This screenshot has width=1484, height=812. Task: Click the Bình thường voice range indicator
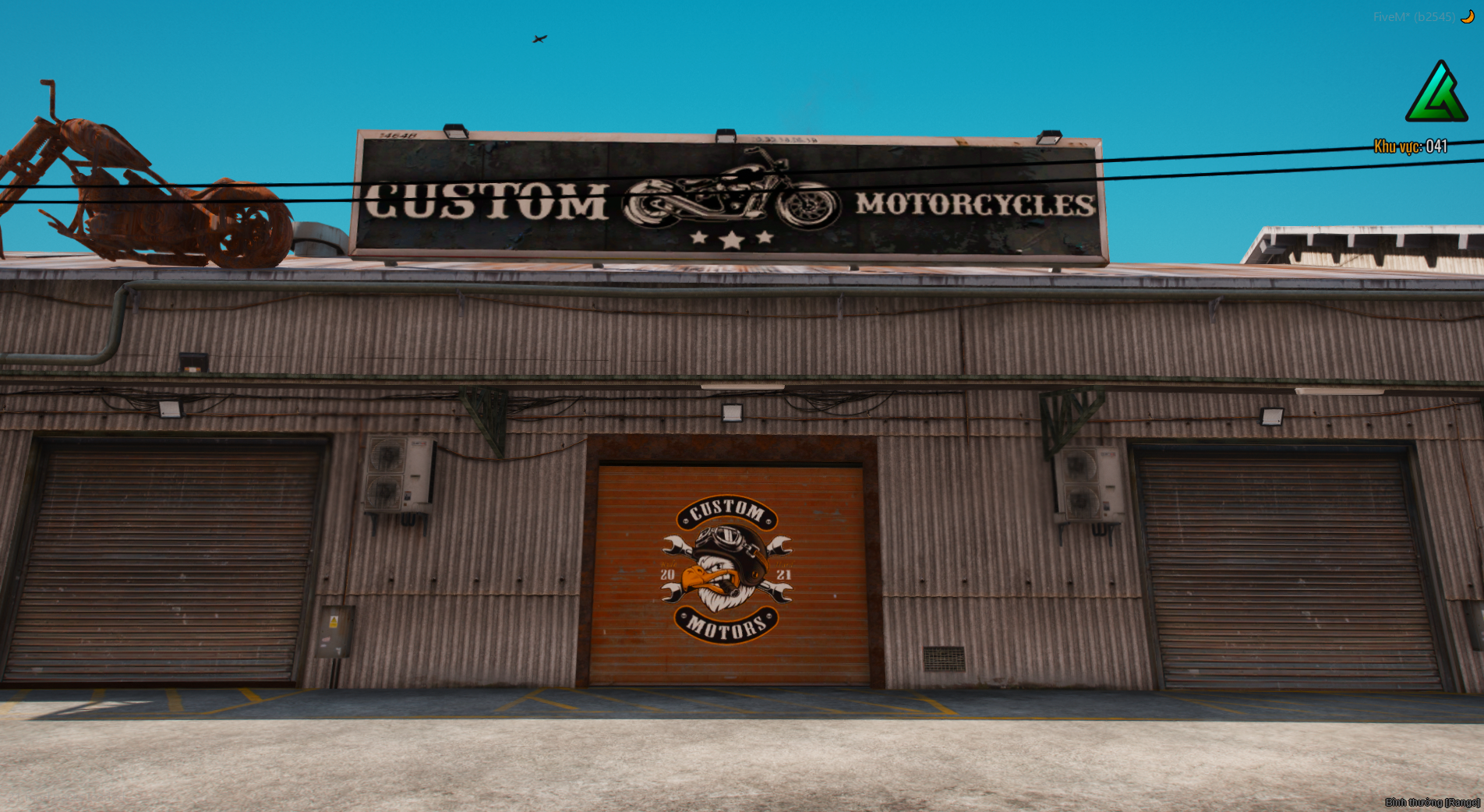tap(1432, 802)
